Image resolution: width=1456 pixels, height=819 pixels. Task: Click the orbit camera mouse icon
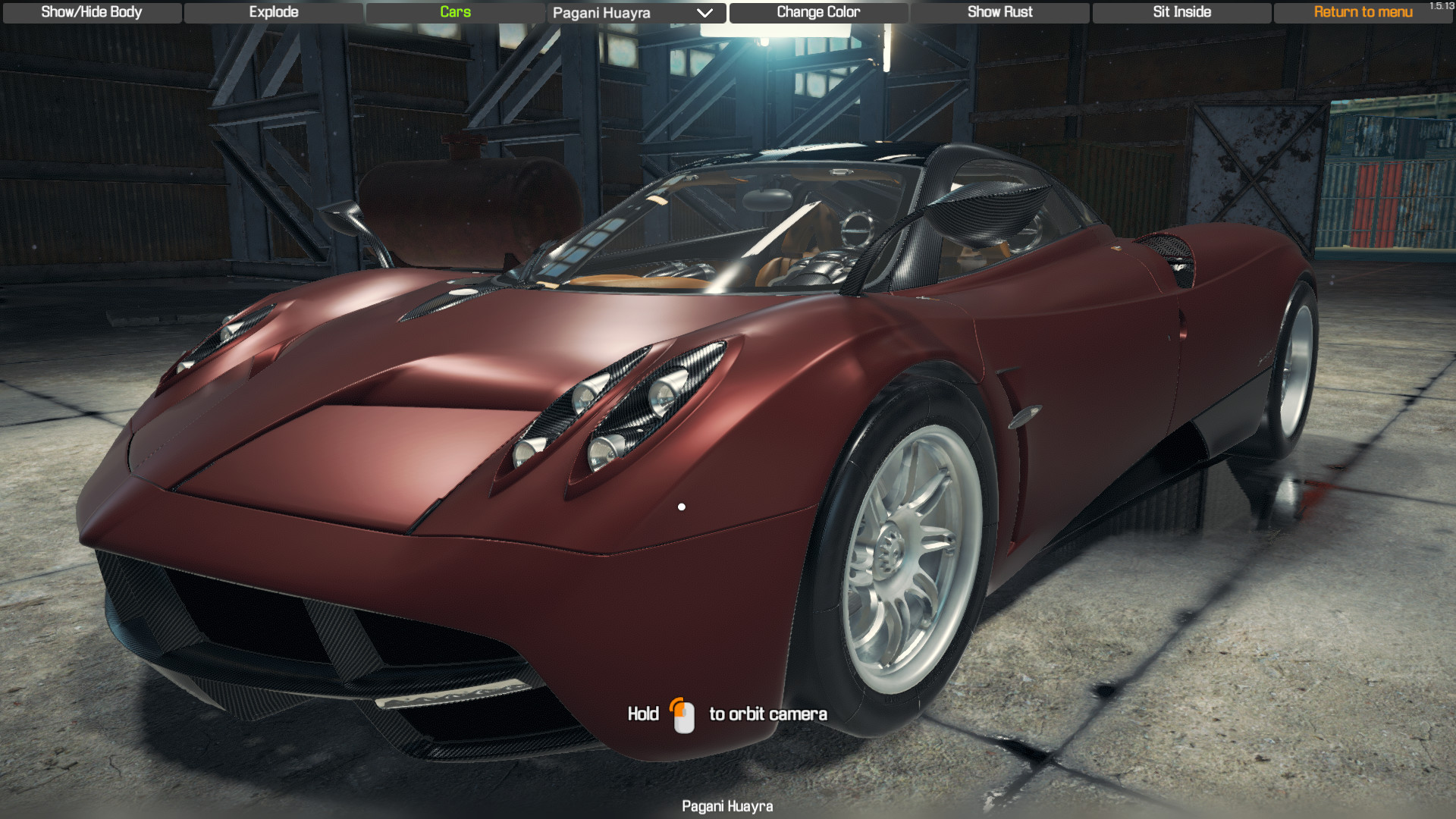point(685,714)
